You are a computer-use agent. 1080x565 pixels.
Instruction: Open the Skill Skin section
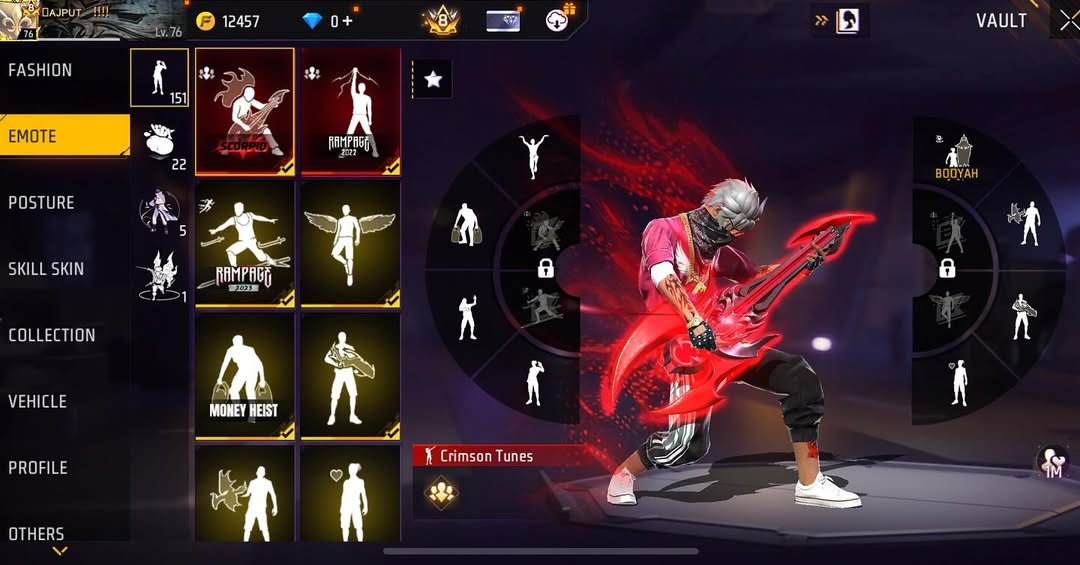click(x=46, y=269)
